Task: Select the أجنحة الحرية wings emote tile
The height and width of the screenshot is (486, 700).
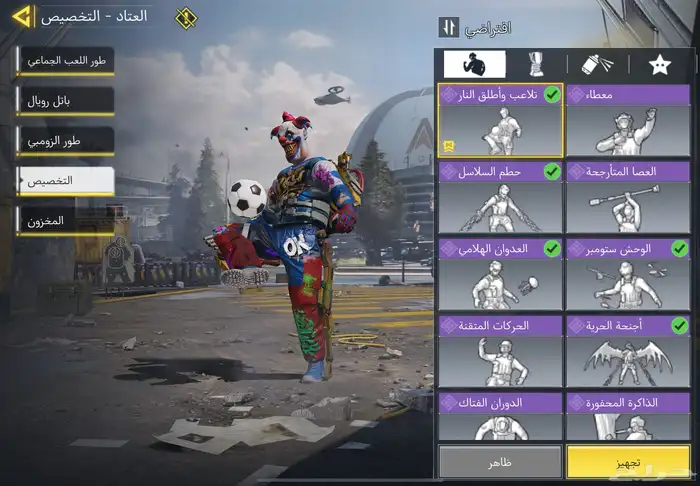Action: pos(627,352)
